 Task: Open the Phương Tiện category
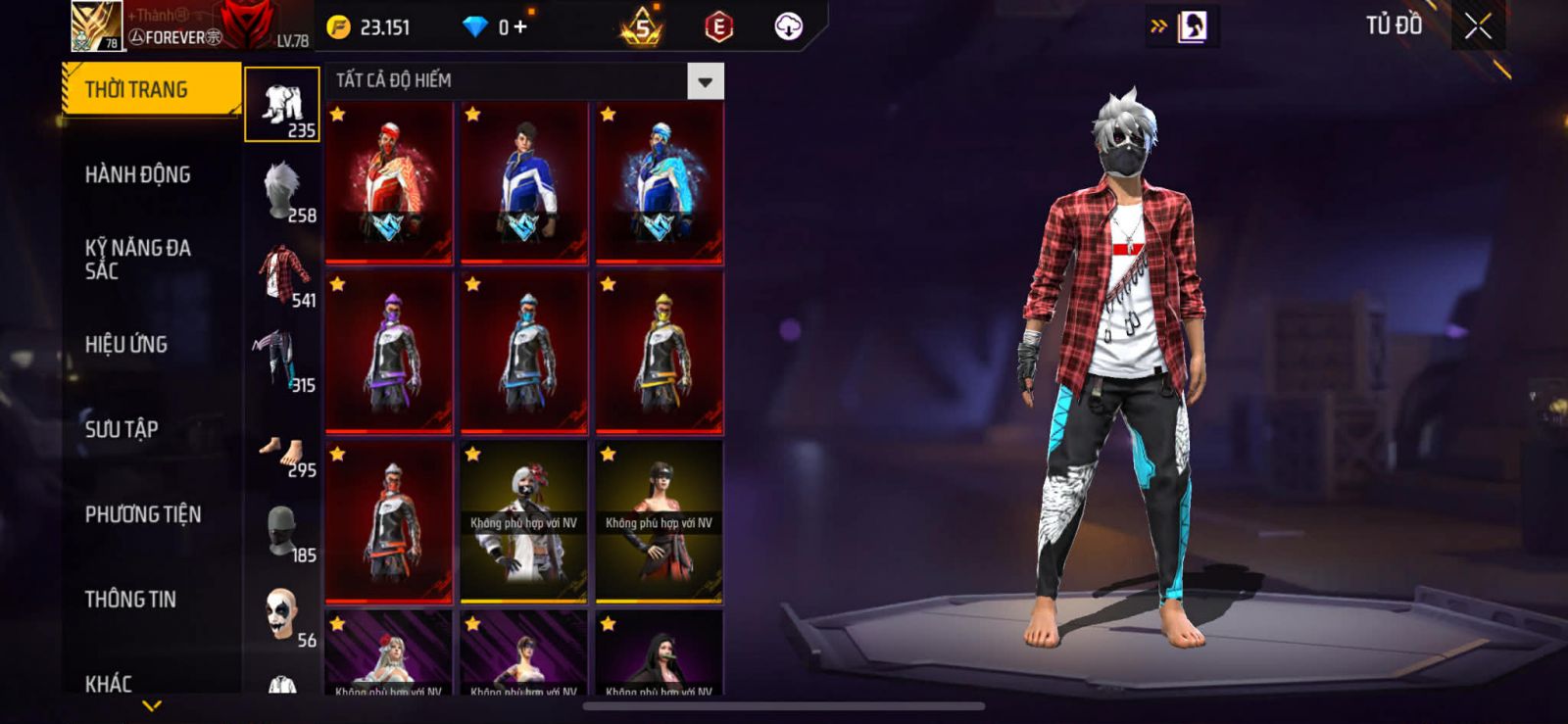143,514
